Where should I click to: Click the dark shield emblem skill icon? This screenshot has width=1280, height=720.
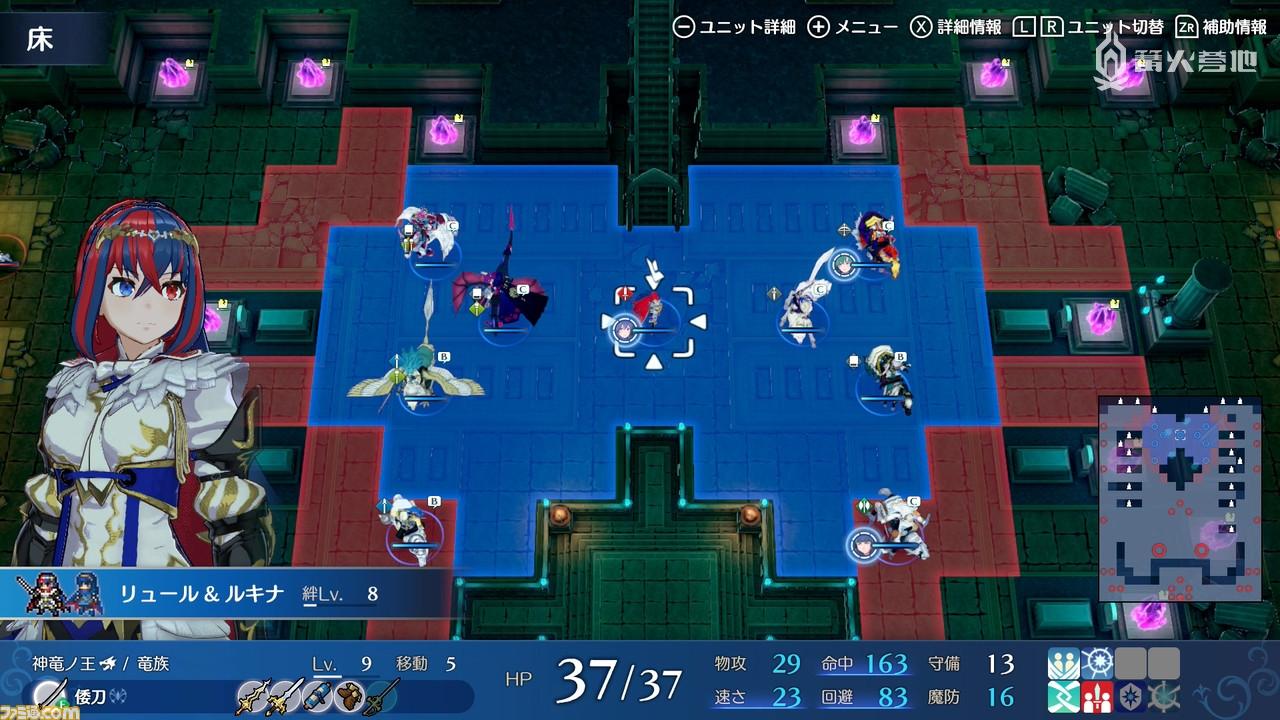click(1130, 697)
